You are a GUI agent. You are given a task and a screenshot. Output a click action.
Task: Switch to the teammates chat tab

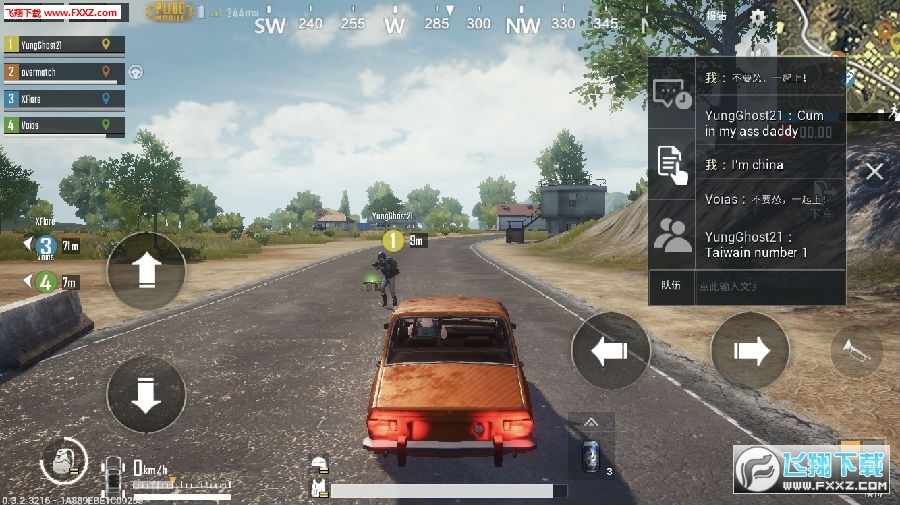coord(672,235)
